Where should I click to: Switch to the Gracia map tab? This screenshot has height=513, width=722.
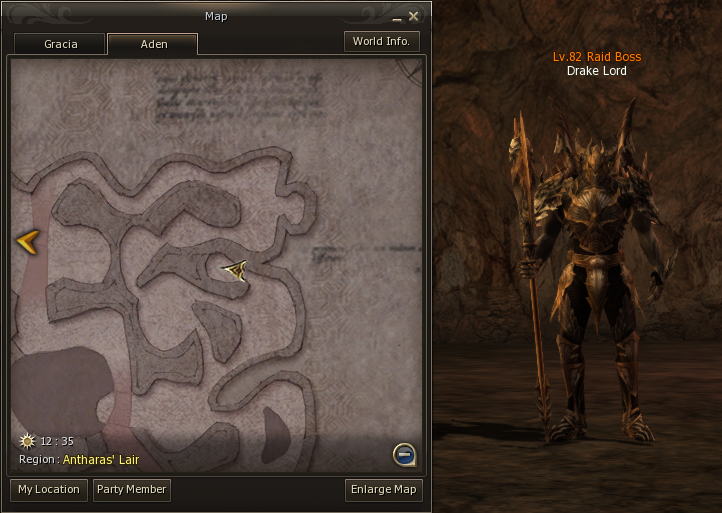60,44
